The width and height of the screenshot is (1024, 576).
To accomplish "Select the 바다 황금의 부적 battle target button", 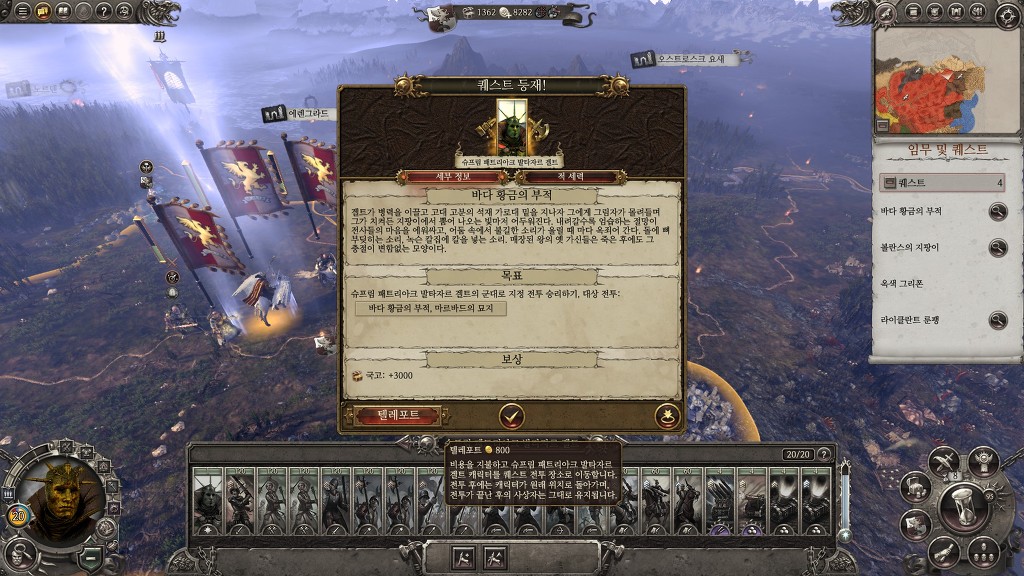I will 431,309.
